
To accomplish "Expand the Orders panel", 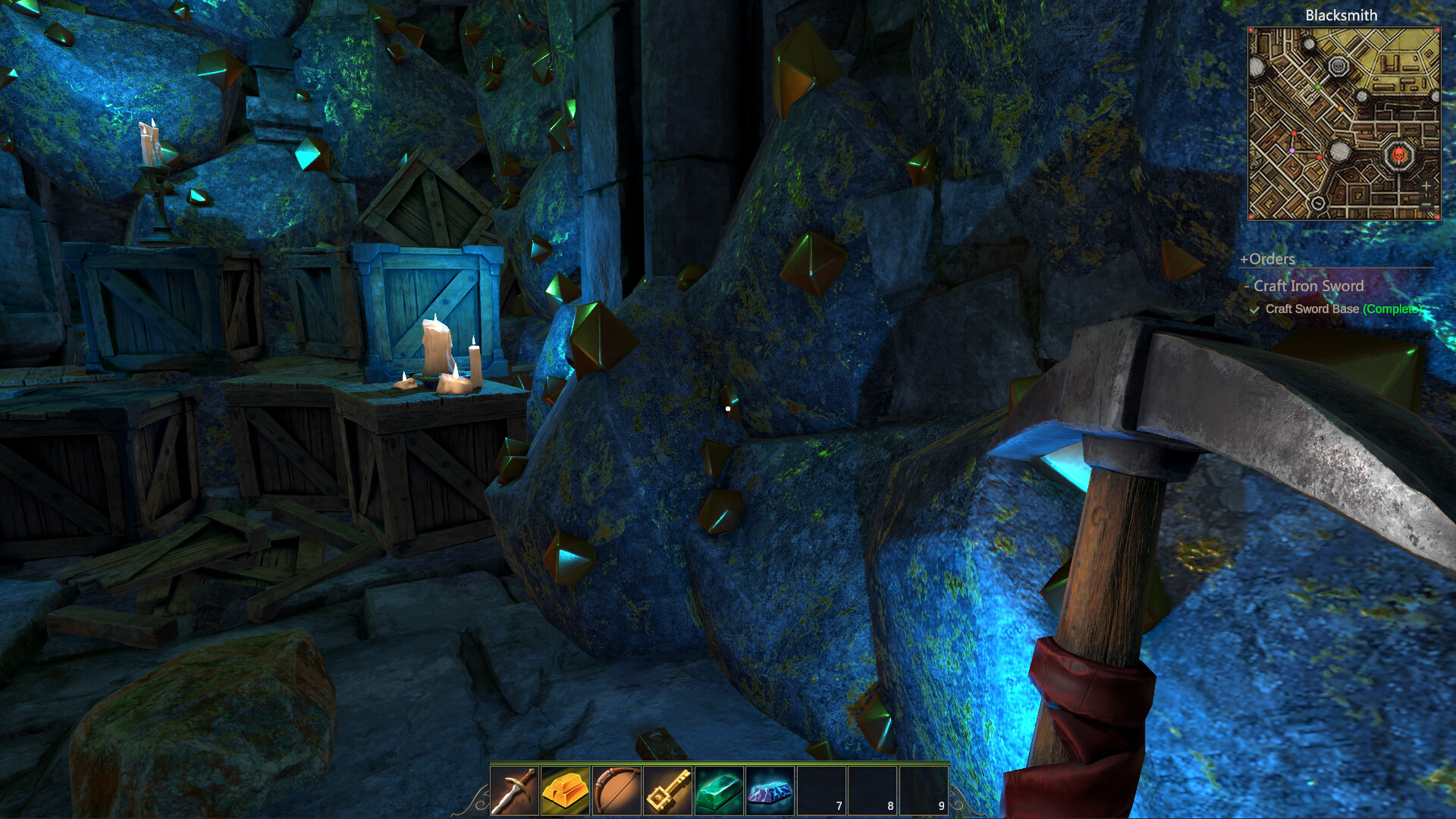I will [x=1267, y=259].
